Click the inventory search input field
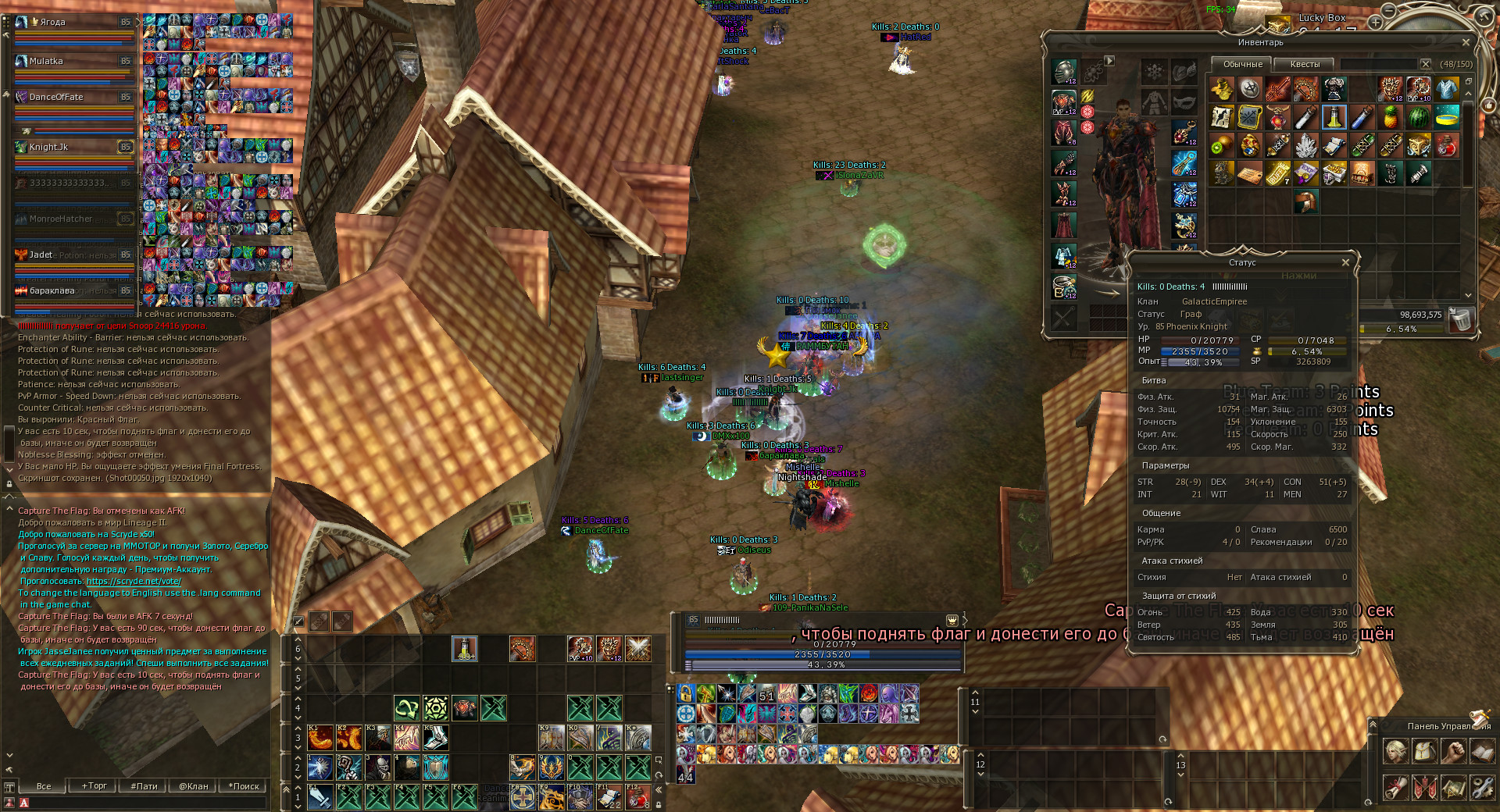This screenshot has width=1500, height=812. [x=1380, y=63]
